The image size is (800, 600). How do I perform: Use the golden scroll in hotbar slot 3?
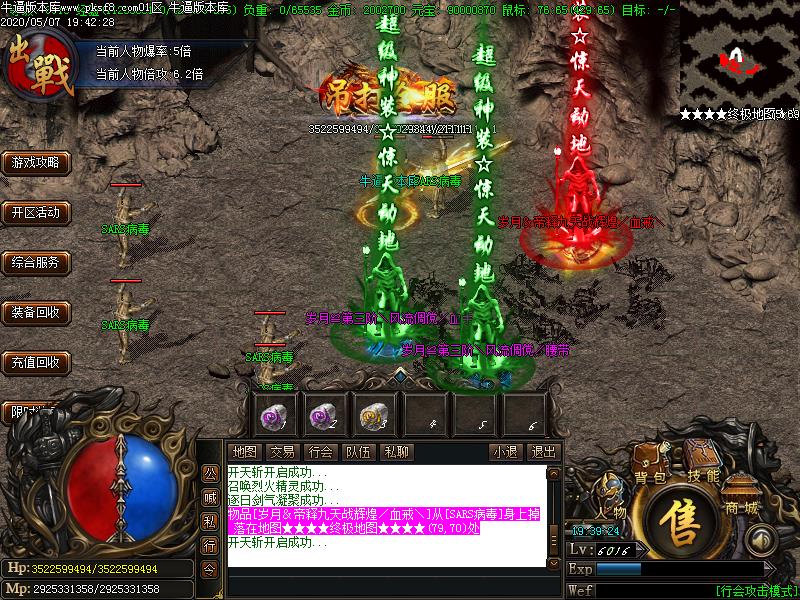[374, 413]
